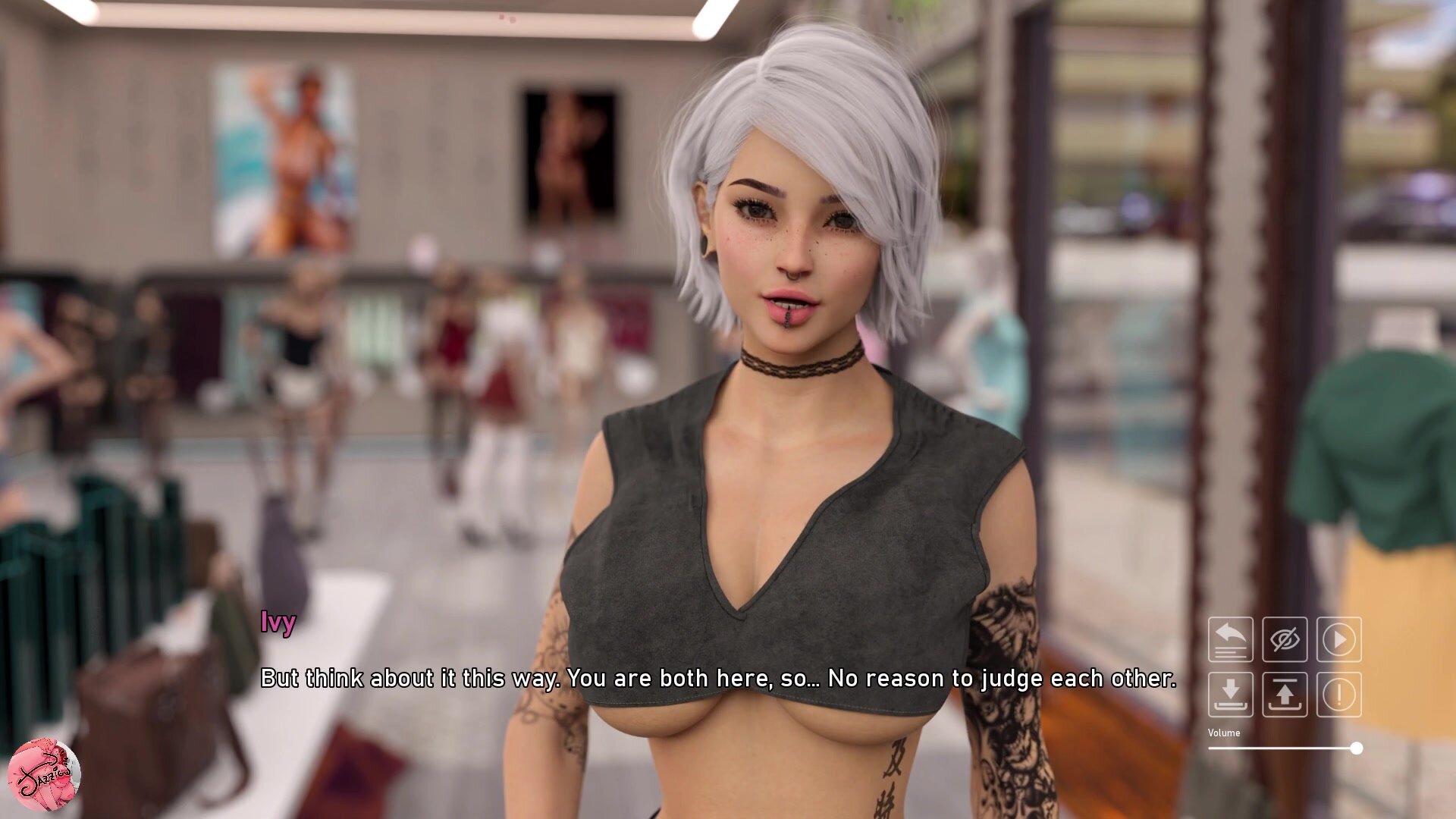Click the exclamation mark circle icon
This screenshot has height=819, width=1456.
pyautogui.click(x=1339, y=694)
